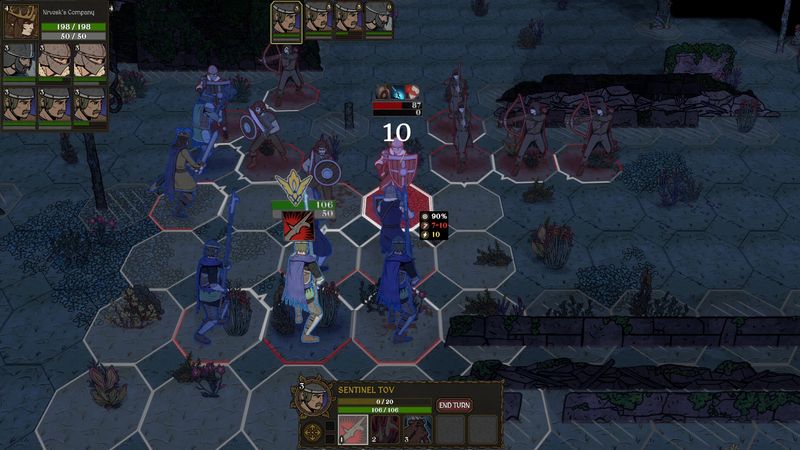The height and width of the screenshot is (450, 800).
Task: Select the spear thrust ability in slot 1
Action: [353, 429]
